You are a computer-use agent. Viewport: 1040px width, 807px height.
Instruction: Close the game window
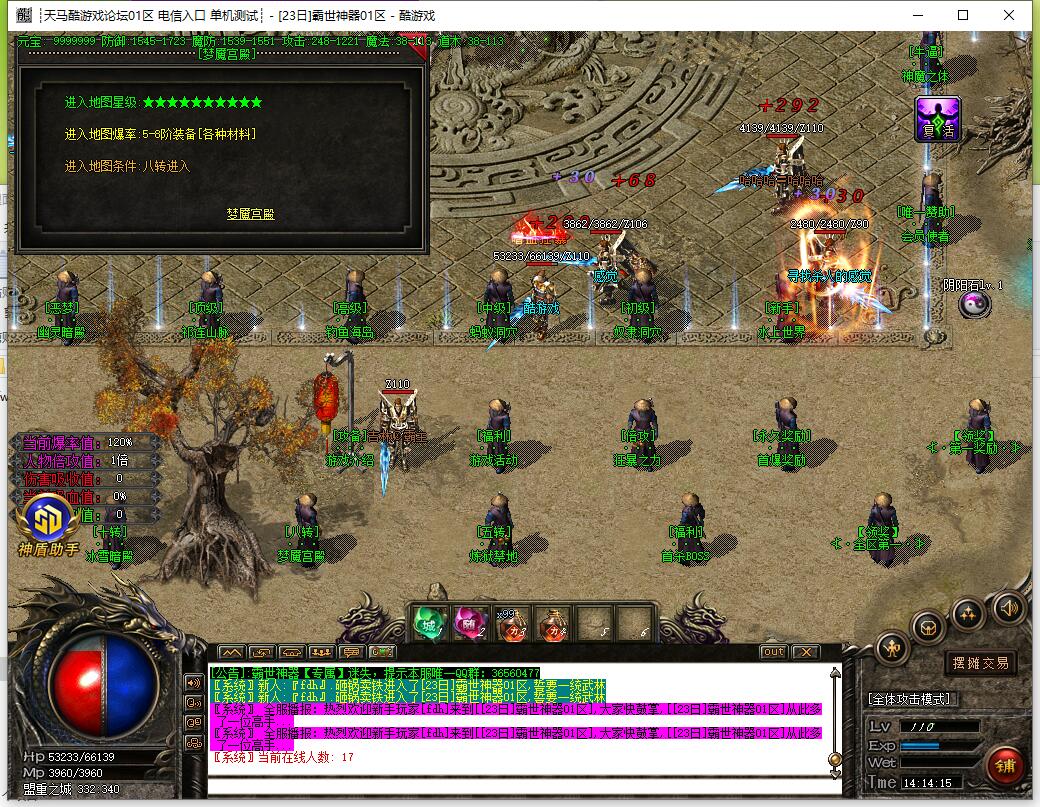tap(1010, 15)
